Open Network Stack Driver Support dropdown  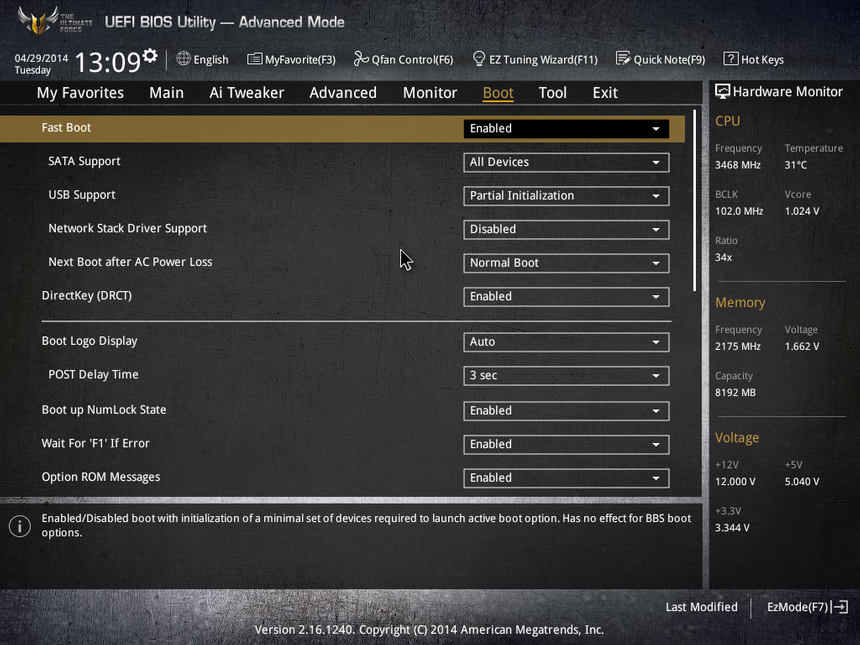click(566, 230)
